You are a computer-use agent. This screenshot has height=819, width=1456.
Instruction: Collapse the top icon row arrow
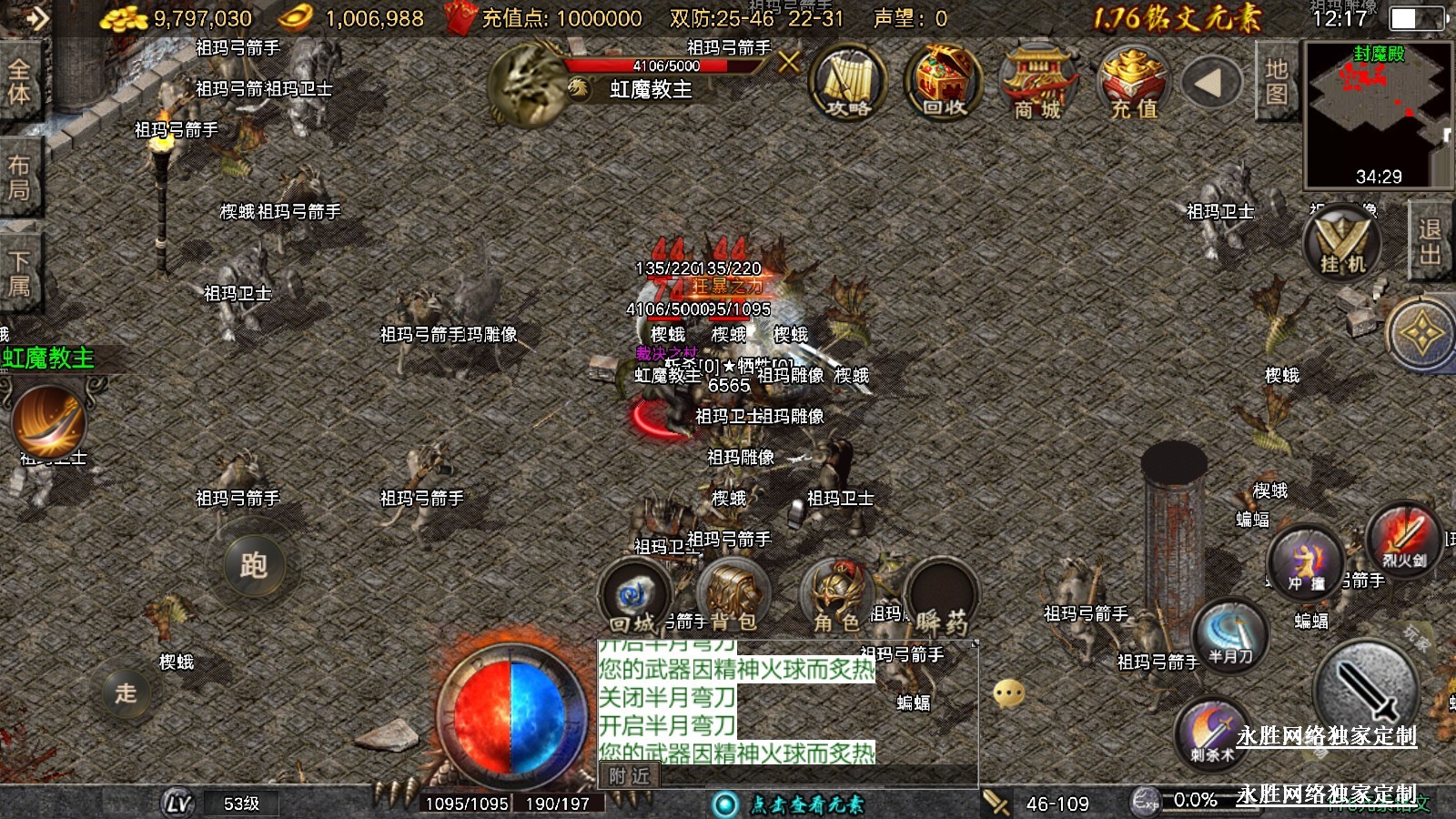[x=1209, y=84]
